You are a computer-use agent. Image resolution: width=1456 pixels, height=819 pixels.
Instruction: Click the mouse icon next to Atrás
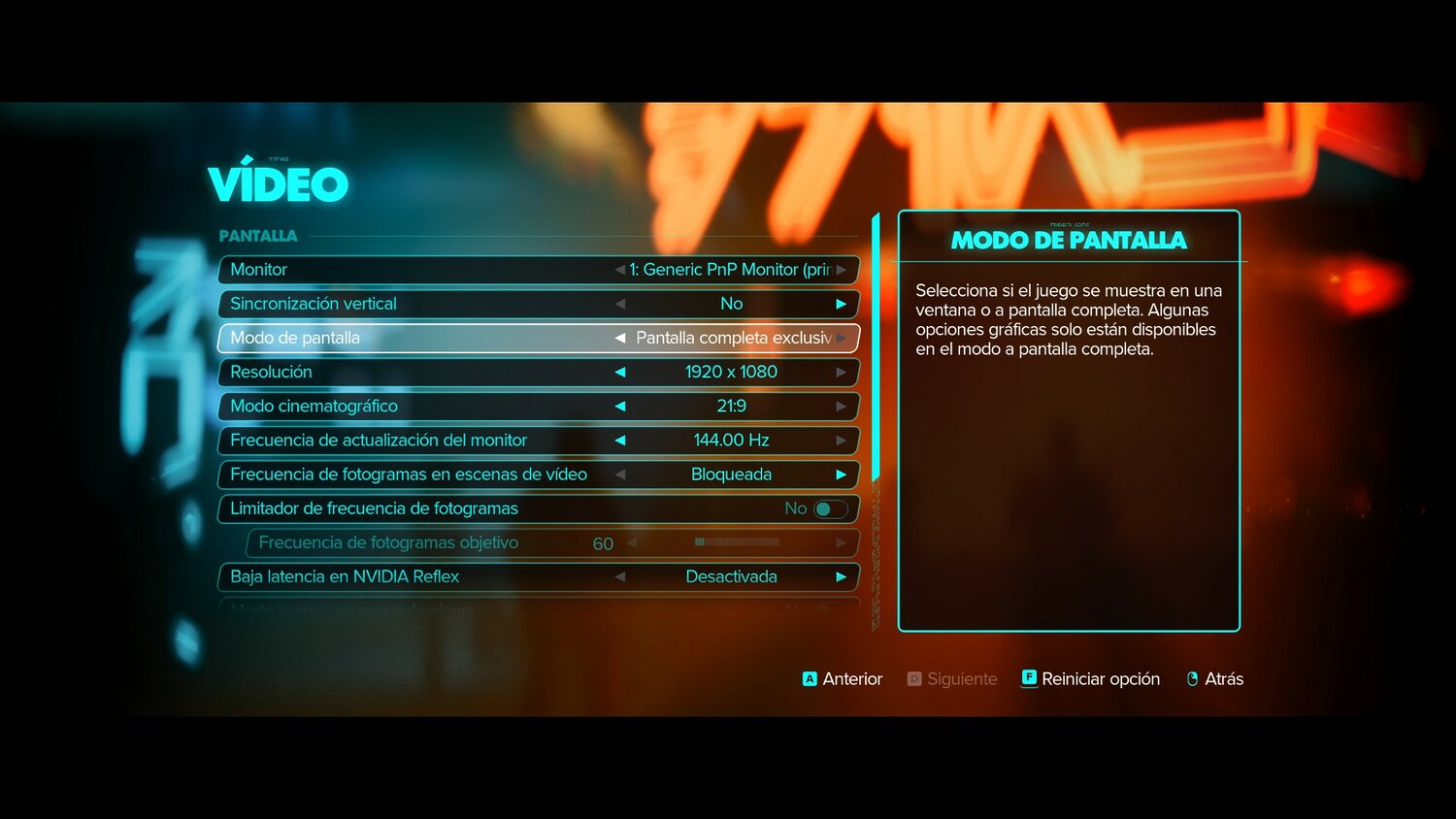click(1193, 679)
